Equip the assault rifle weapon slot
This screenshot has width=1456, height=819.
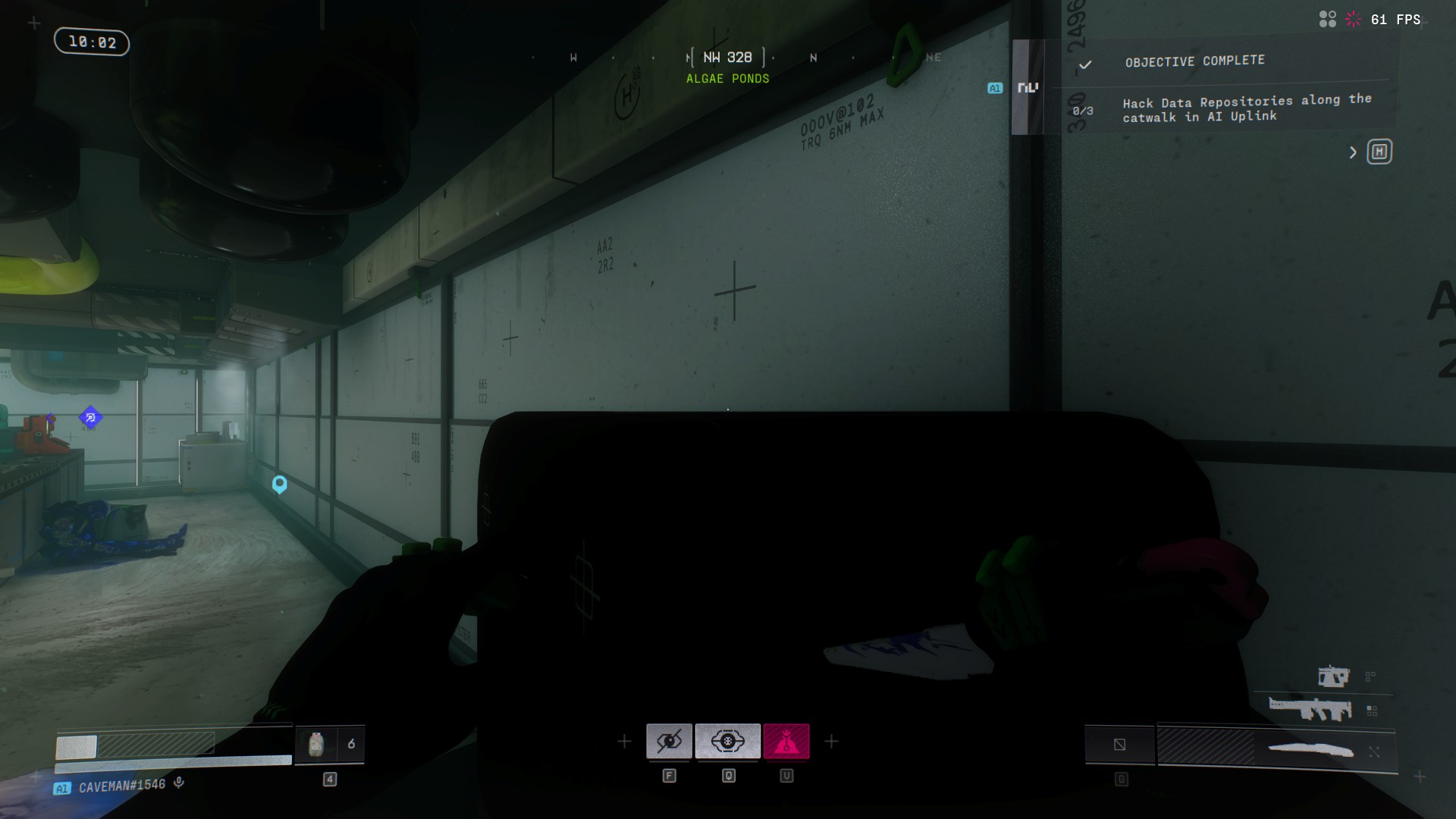click(1310, 710)
